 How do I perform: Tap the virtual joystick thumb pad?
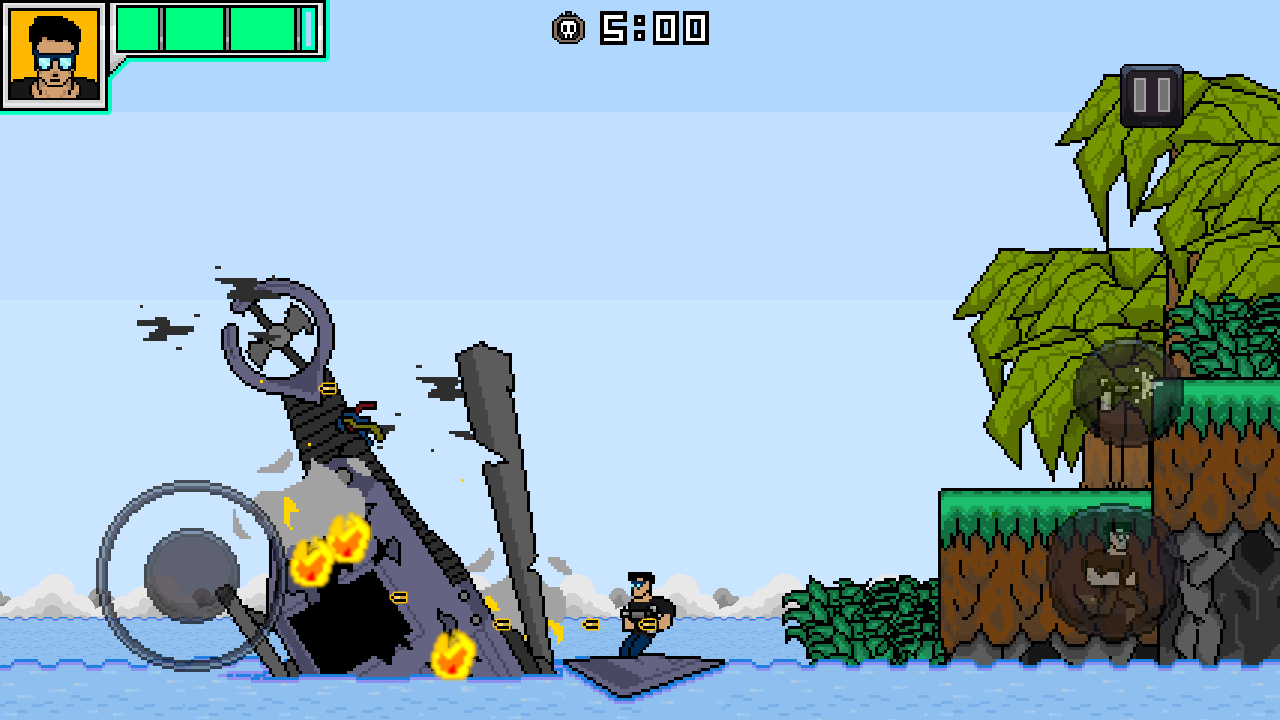[192, 576]
